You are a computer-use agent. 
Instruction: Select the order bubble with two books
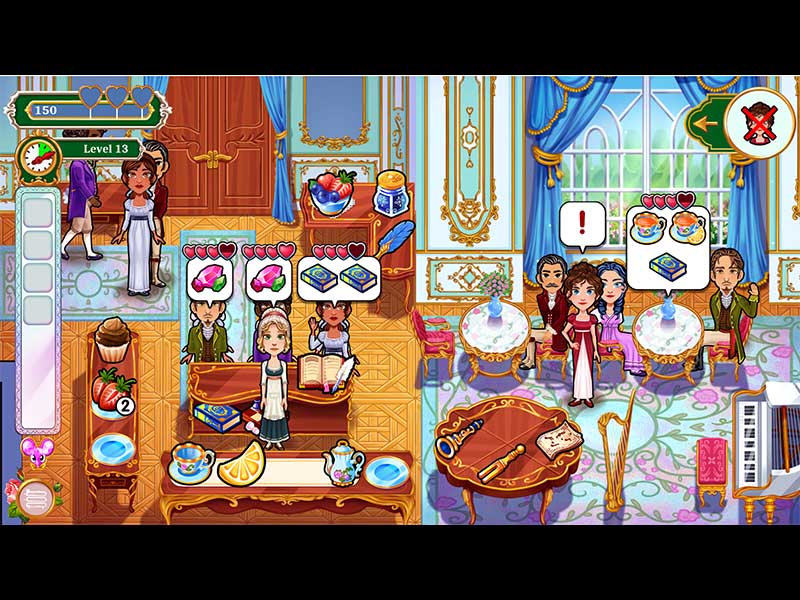pyautogui.click(x=339, y=278)
